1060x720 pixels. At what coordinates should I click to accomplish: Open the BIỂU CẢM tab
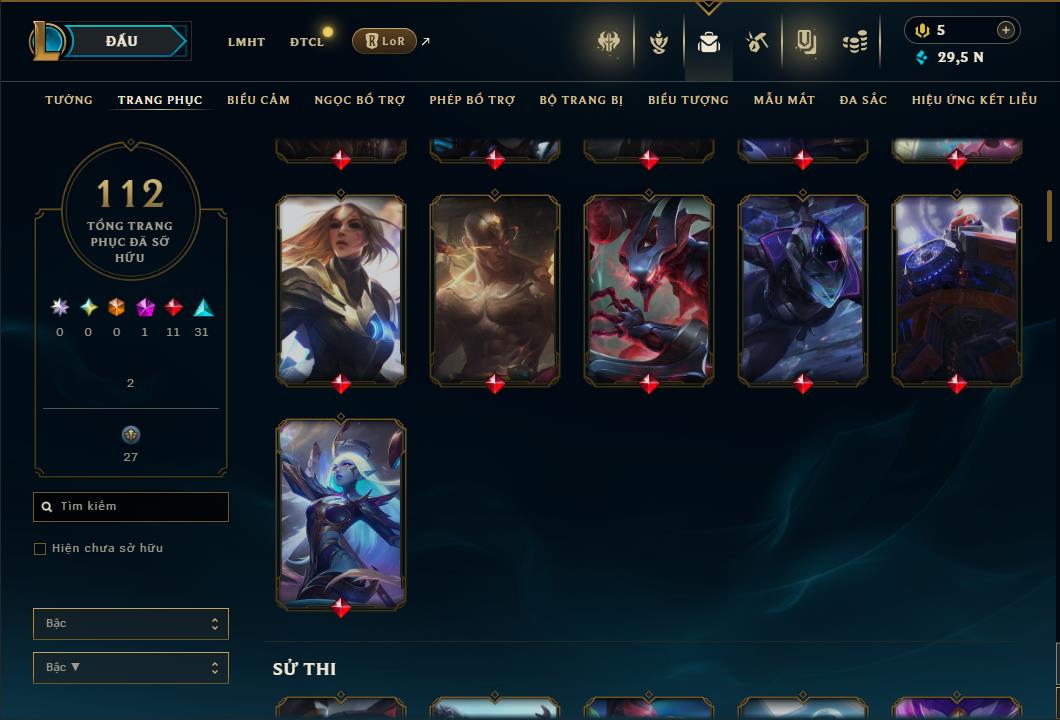[x=258, y=100]
